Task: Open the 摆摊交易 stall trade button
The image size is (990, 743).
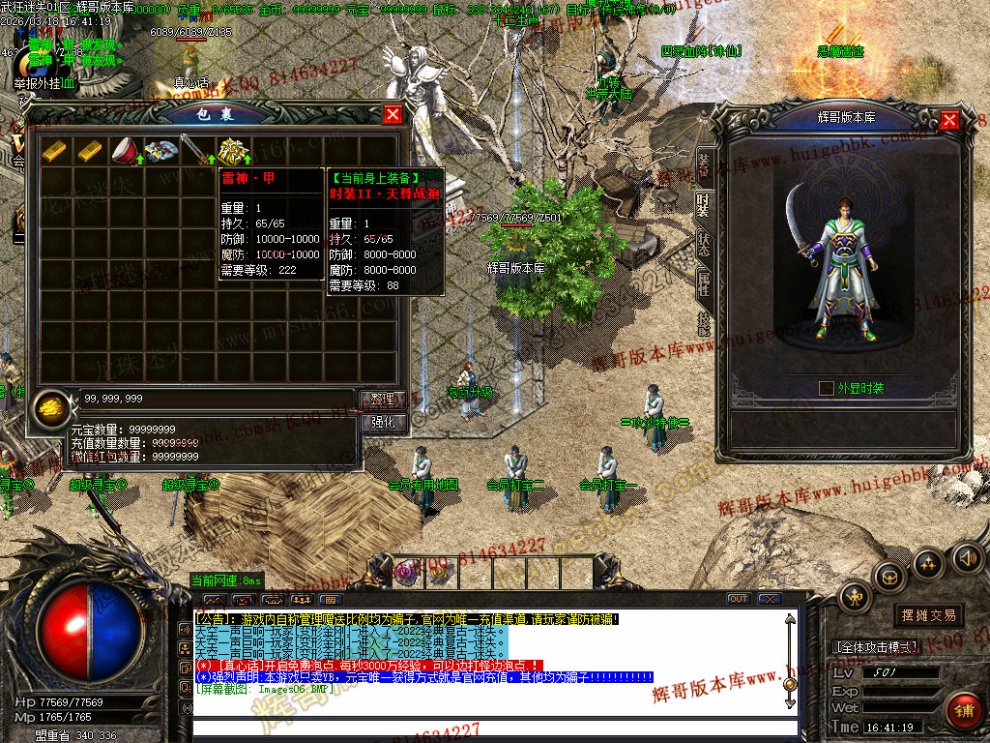Action: click(929, 615)
